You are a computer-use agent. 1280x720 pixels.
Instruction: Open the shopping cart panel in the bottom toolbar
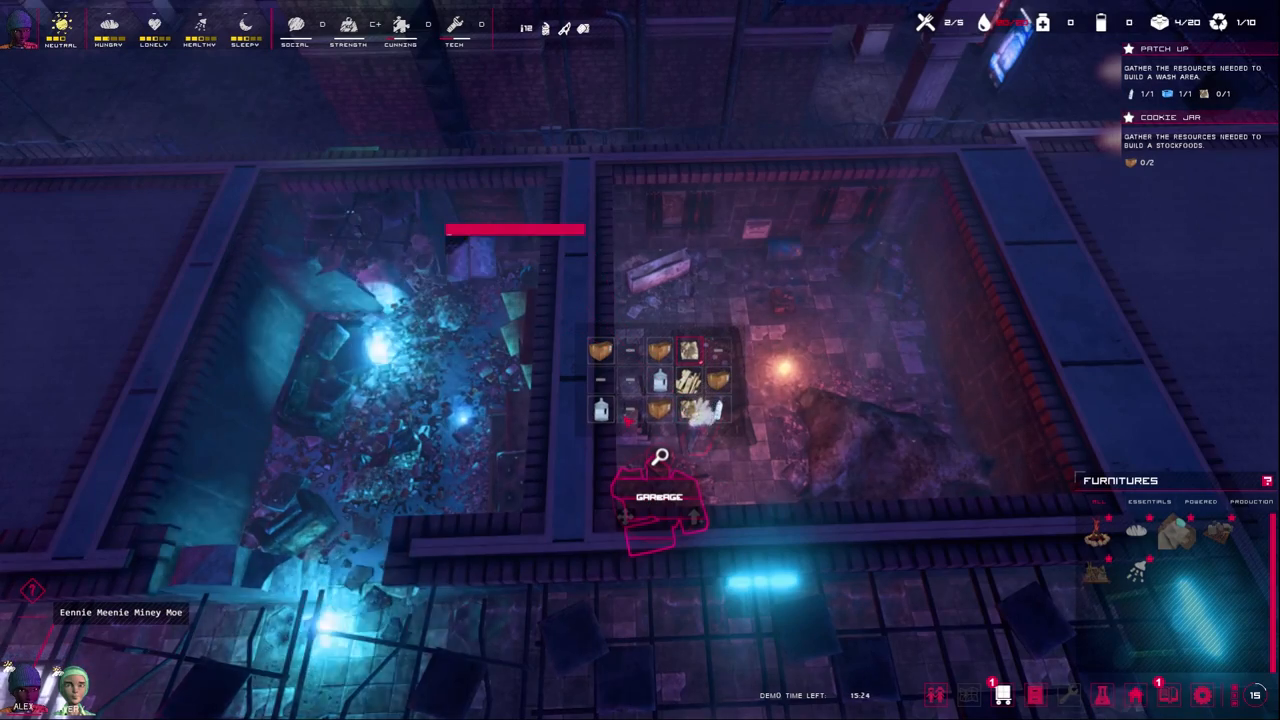(x=1003, y=695)
